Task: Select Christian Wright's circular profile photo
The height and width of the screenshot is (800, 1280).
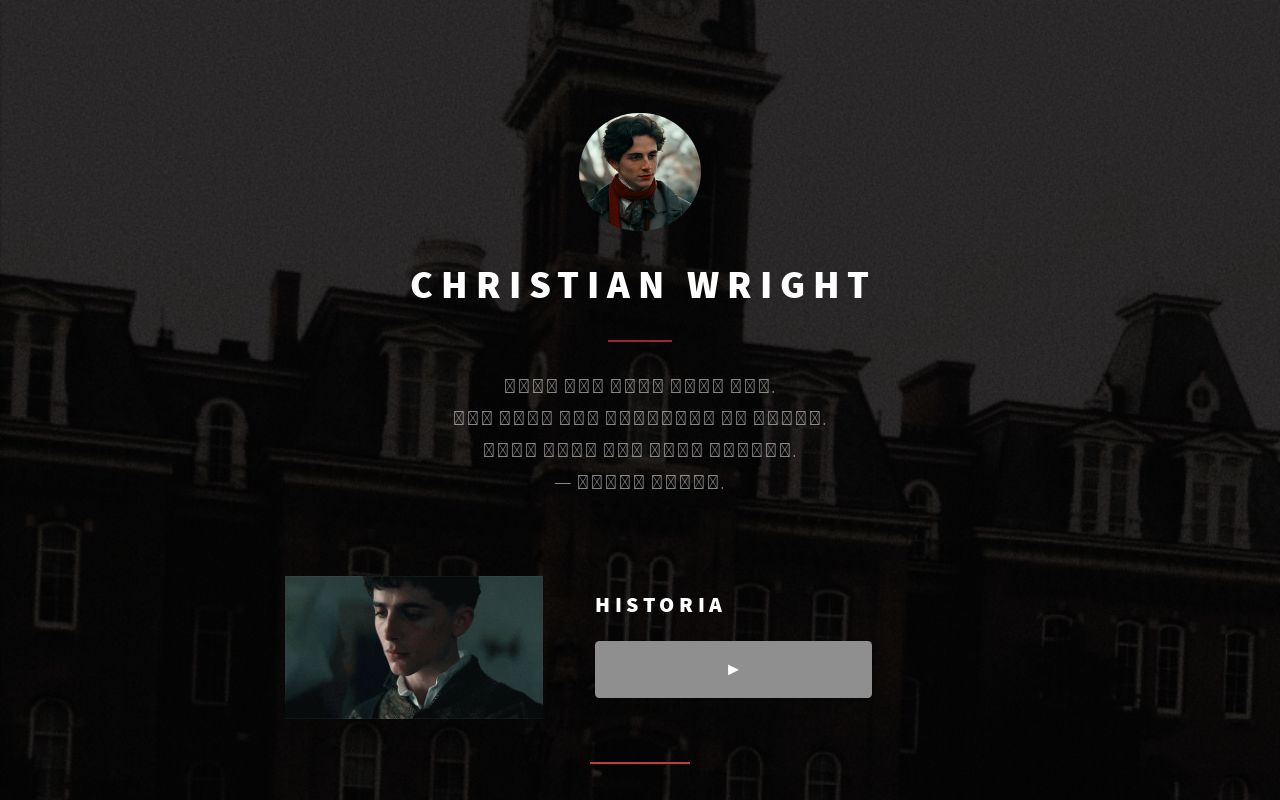Action: (x=639, y=171)
